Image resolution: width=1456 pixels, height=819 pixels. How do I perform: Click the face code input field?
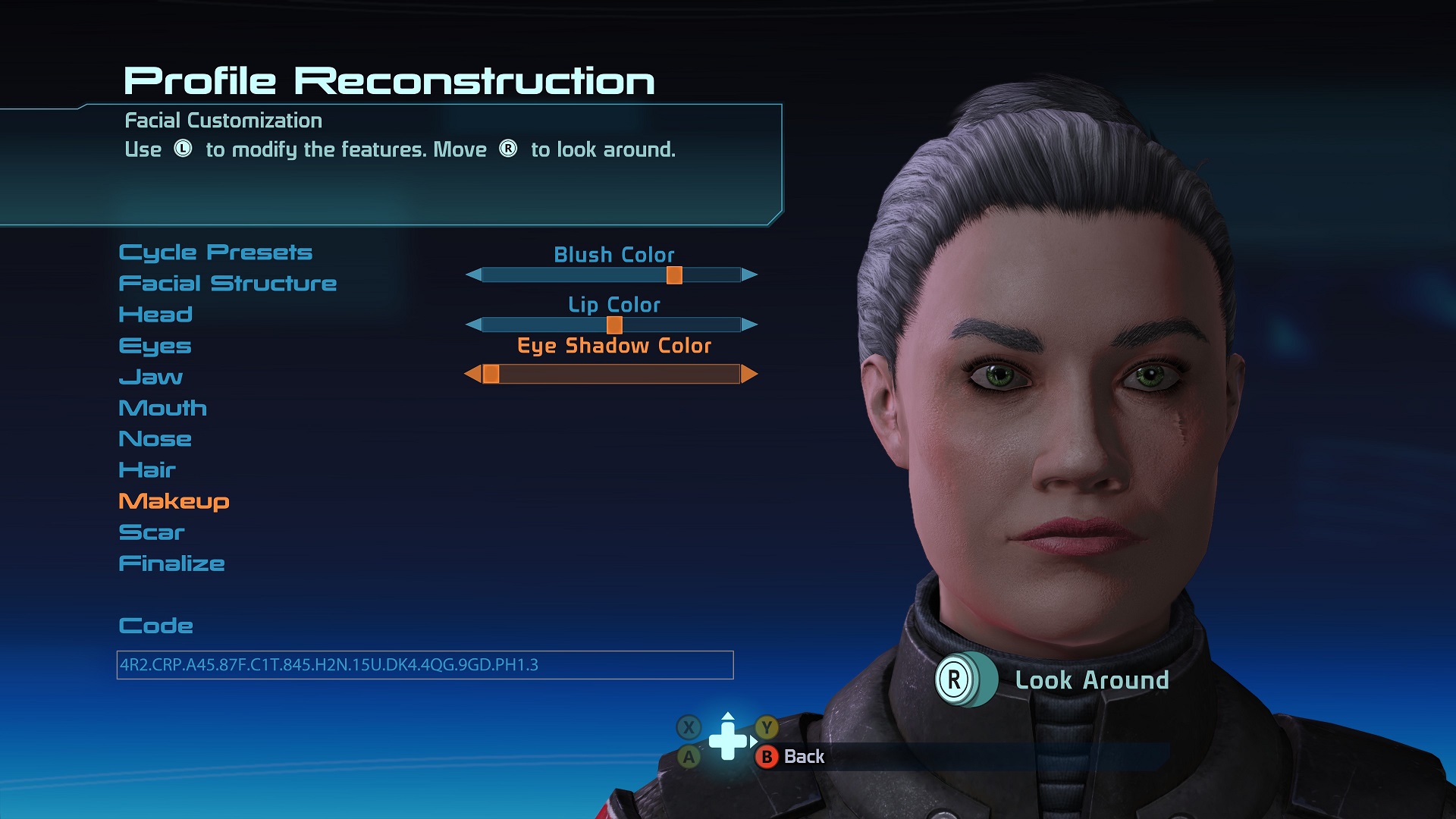[425, 665]
